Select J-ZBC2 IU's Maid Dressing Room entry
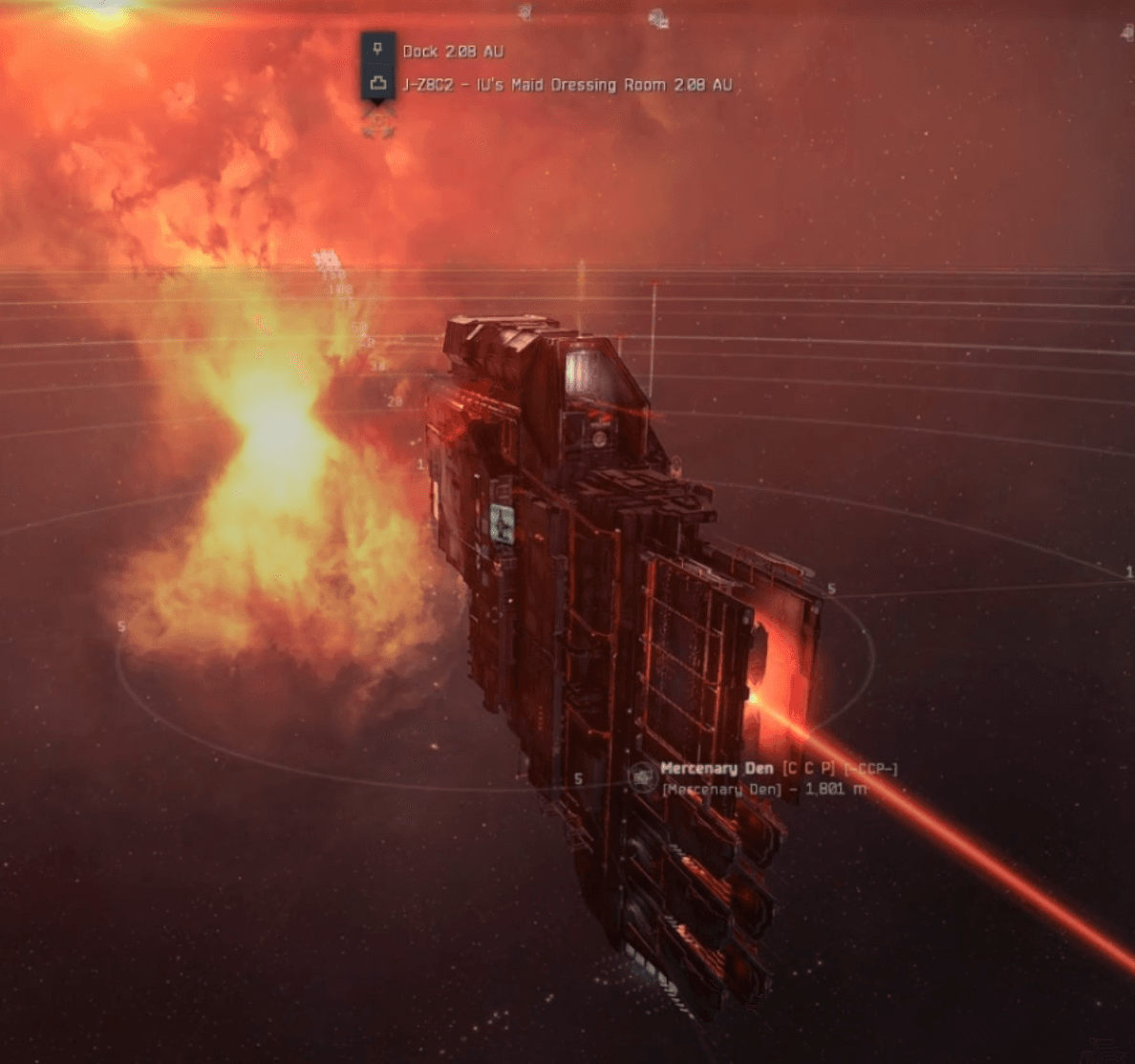The width and height of the screenshot is (1135, 1064). point(567,85)
